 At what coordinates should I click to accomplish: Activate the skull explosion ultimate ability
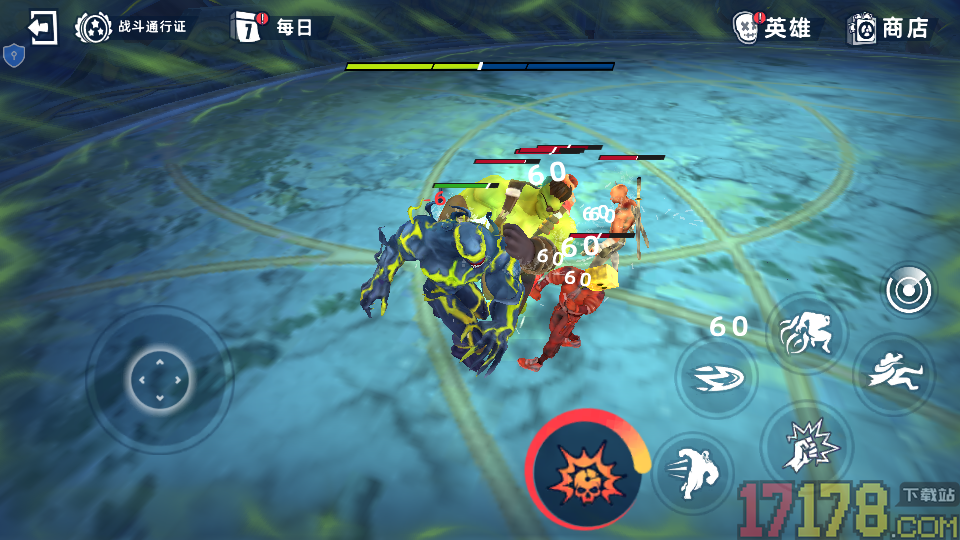586,470
